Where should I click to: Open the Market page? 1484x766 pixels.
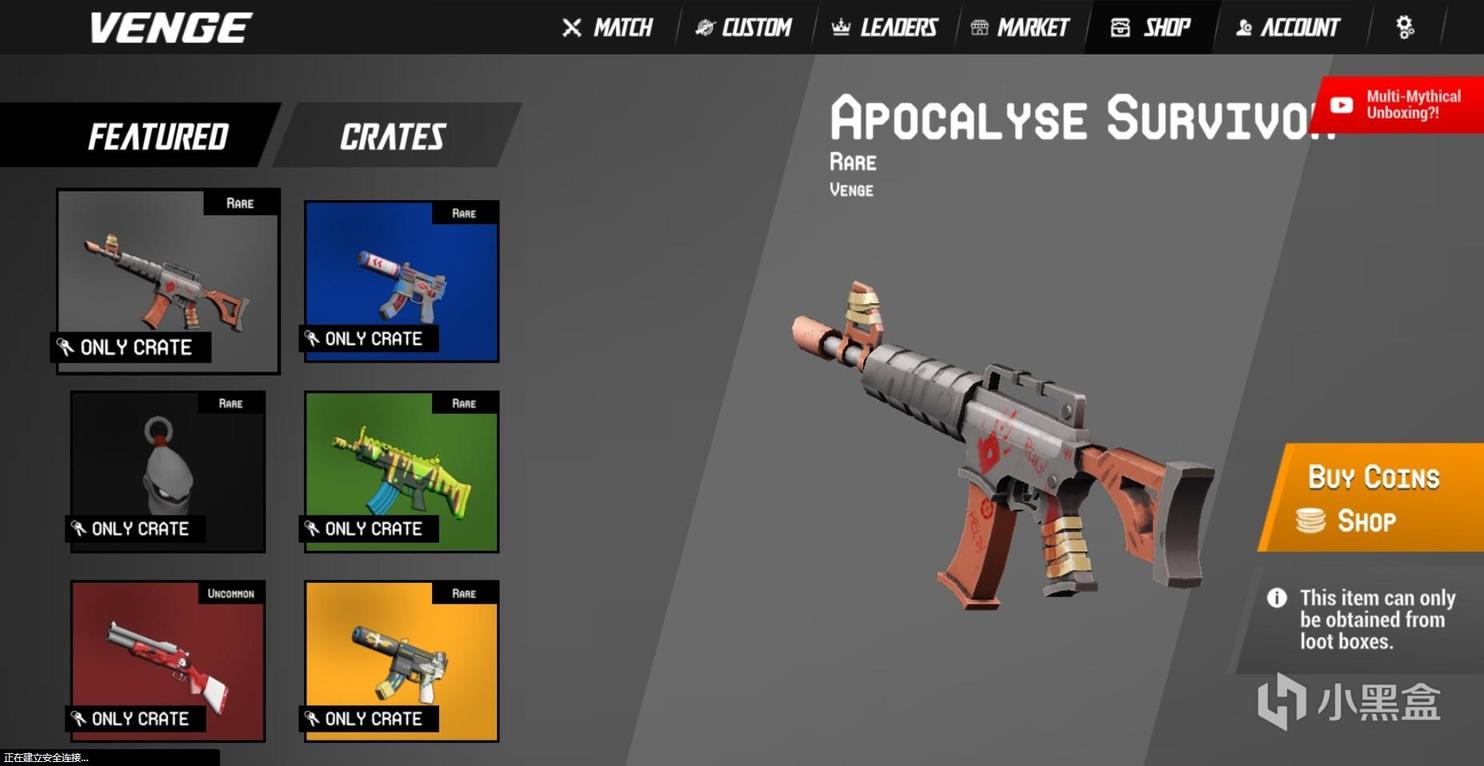coord(1020,28)
